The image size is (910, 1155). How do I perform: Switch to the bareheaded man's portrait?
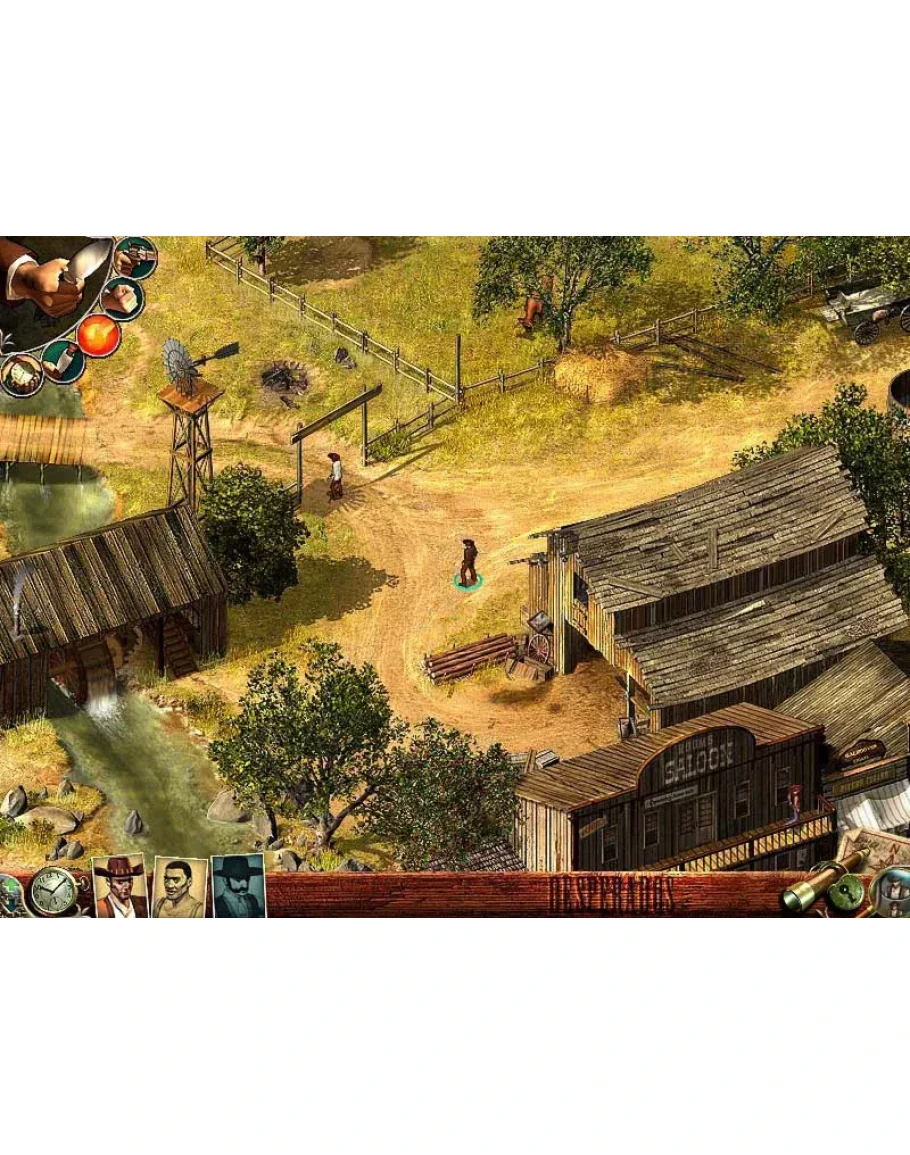180,887
